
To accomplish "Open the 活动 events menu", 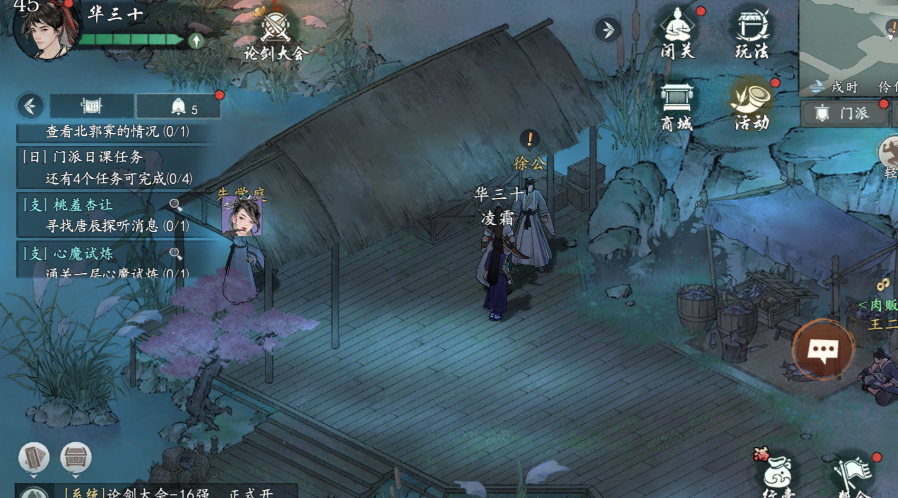I will coord(751,104).
